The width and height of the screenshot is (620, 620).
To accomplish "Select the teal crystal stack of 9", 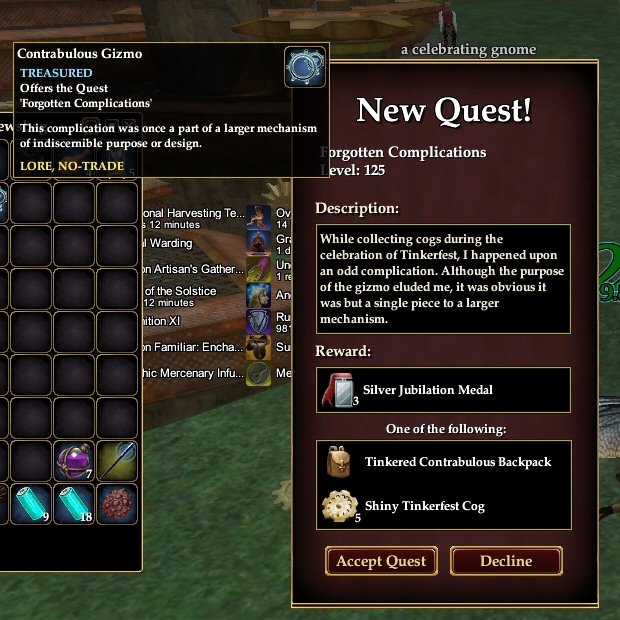I will pyautogui.click(x=33, y=504).
